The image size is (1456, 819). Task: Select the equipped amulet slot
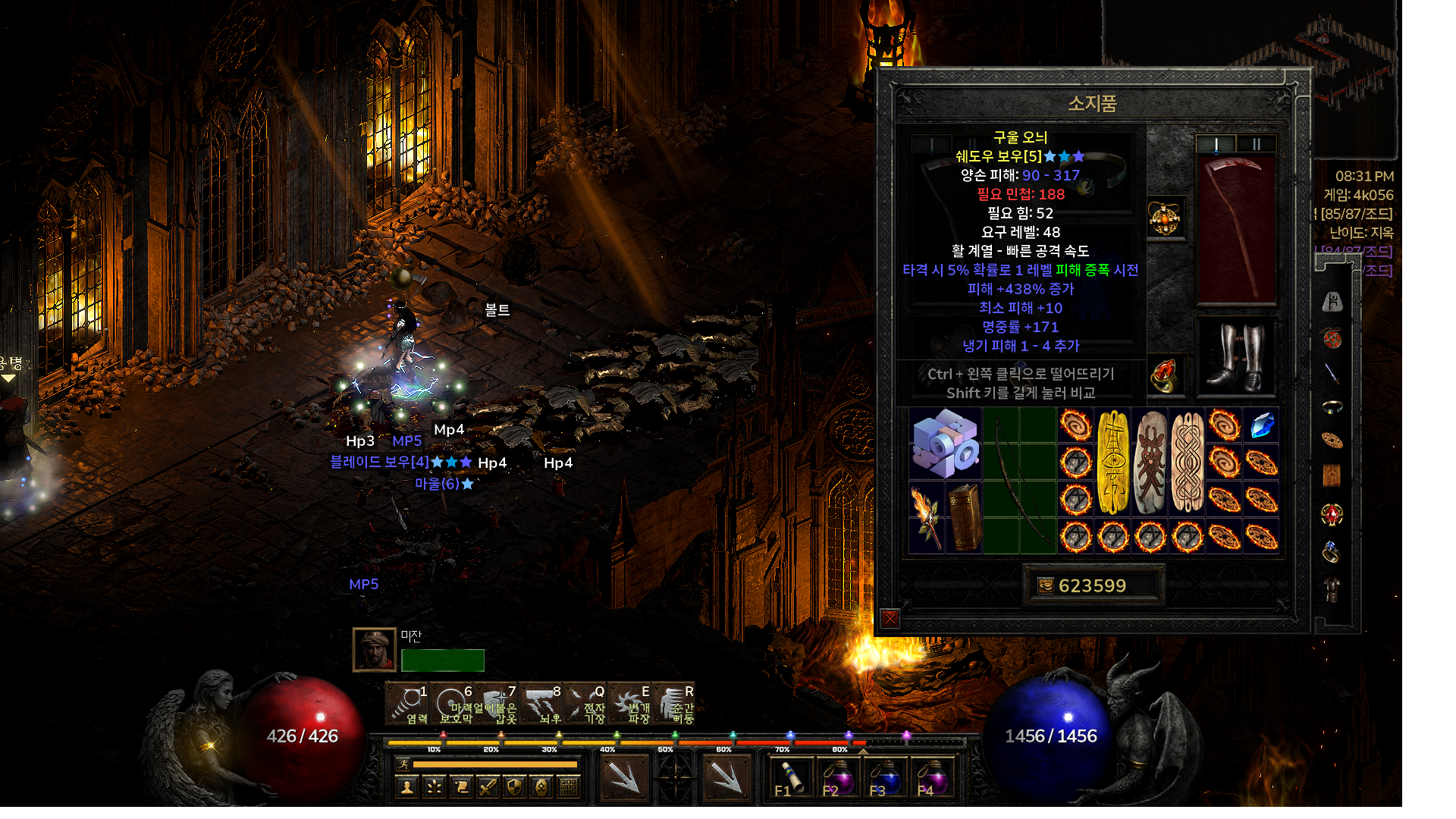pos(1165,218)
